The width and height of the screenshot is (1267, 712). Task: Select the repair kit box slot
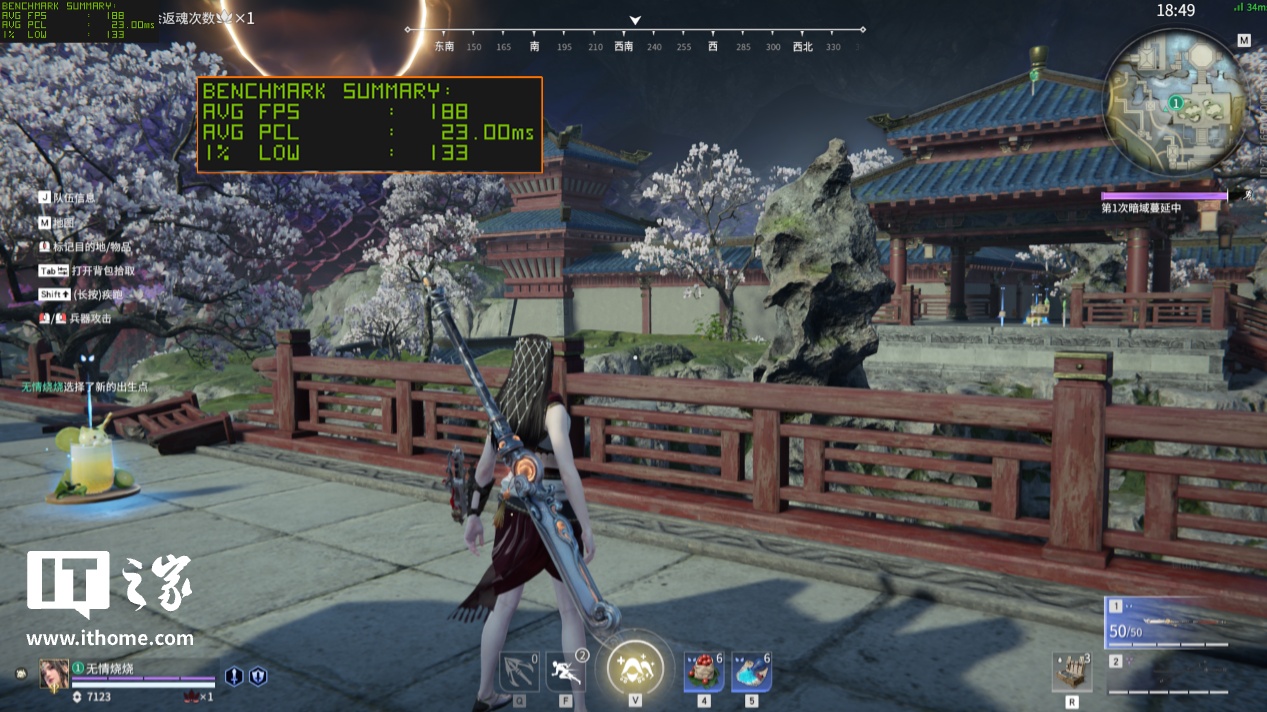coord(1072,672)
